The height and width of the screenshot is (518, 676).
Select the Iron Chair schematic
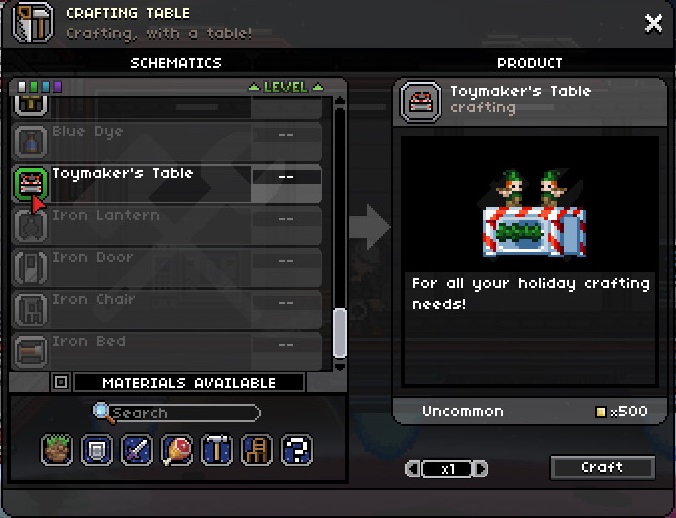(x=168, y=309)
